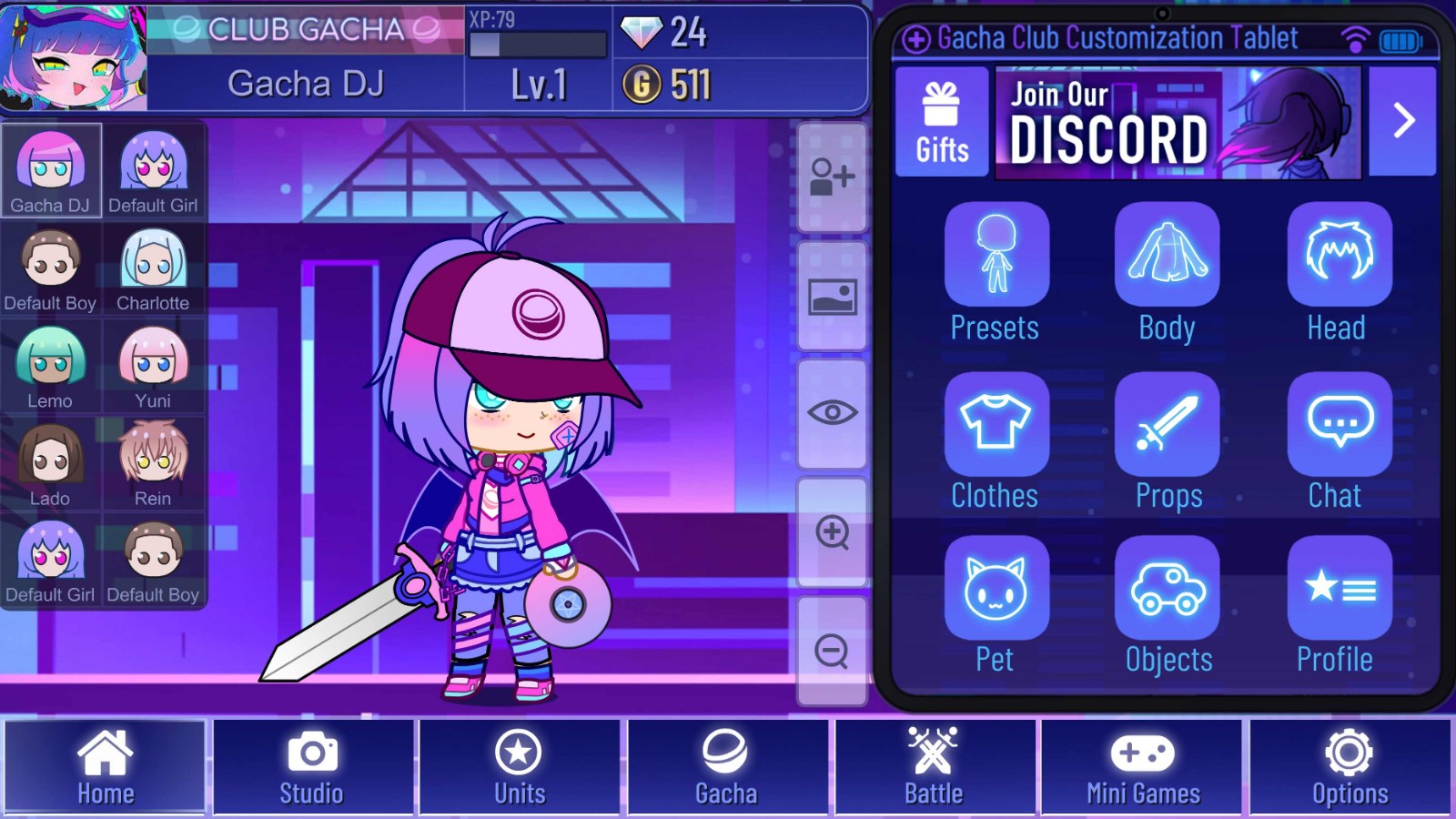
Task: Open the Head customization section
Action: pyautogui.click(x=1338, y=255)
